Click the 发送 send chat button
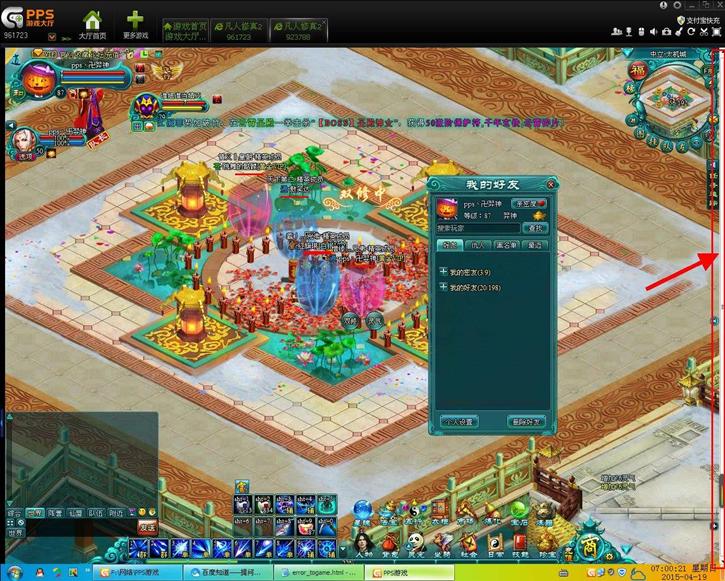725x581 pixels. 147,525
